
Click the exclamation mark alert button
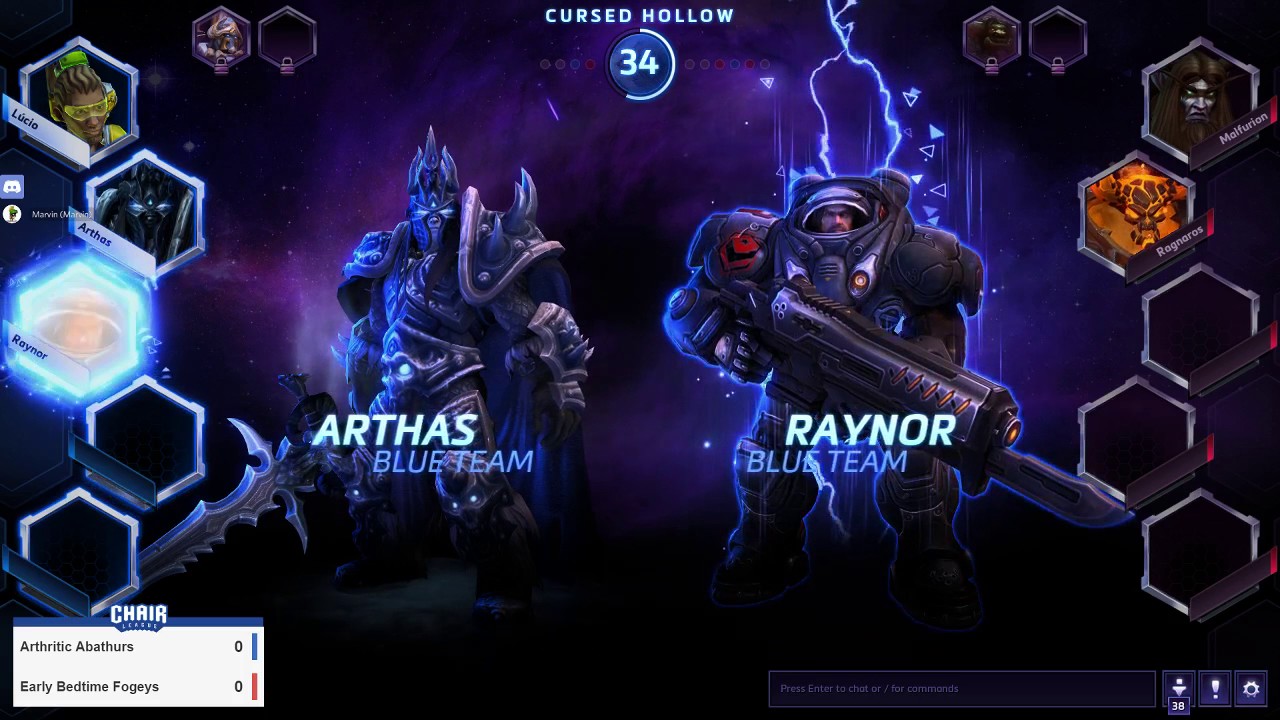1215,689
